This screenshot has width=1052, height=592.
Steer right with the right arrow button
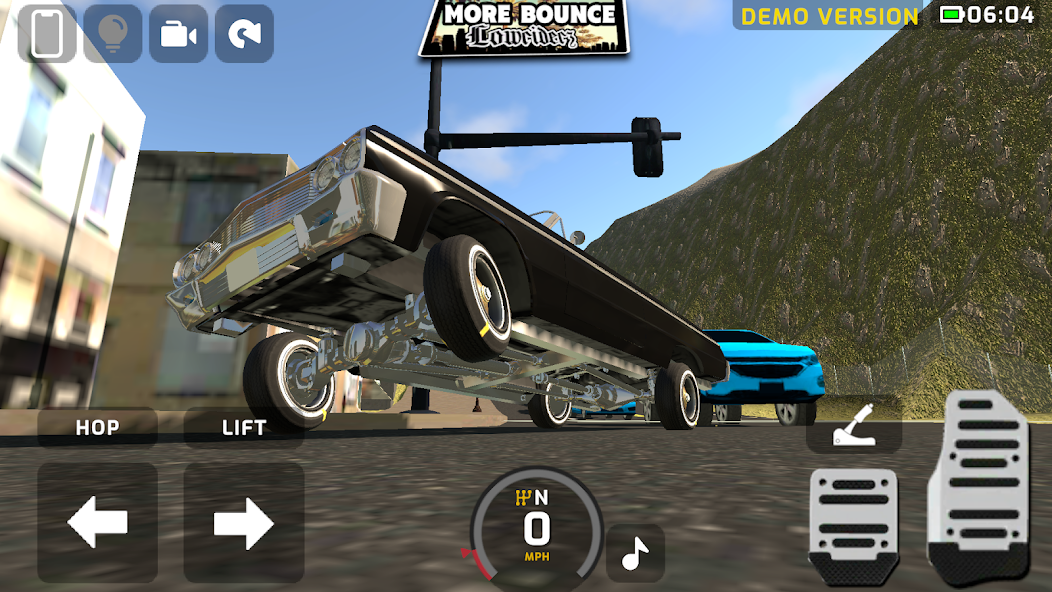click(244, 522)
